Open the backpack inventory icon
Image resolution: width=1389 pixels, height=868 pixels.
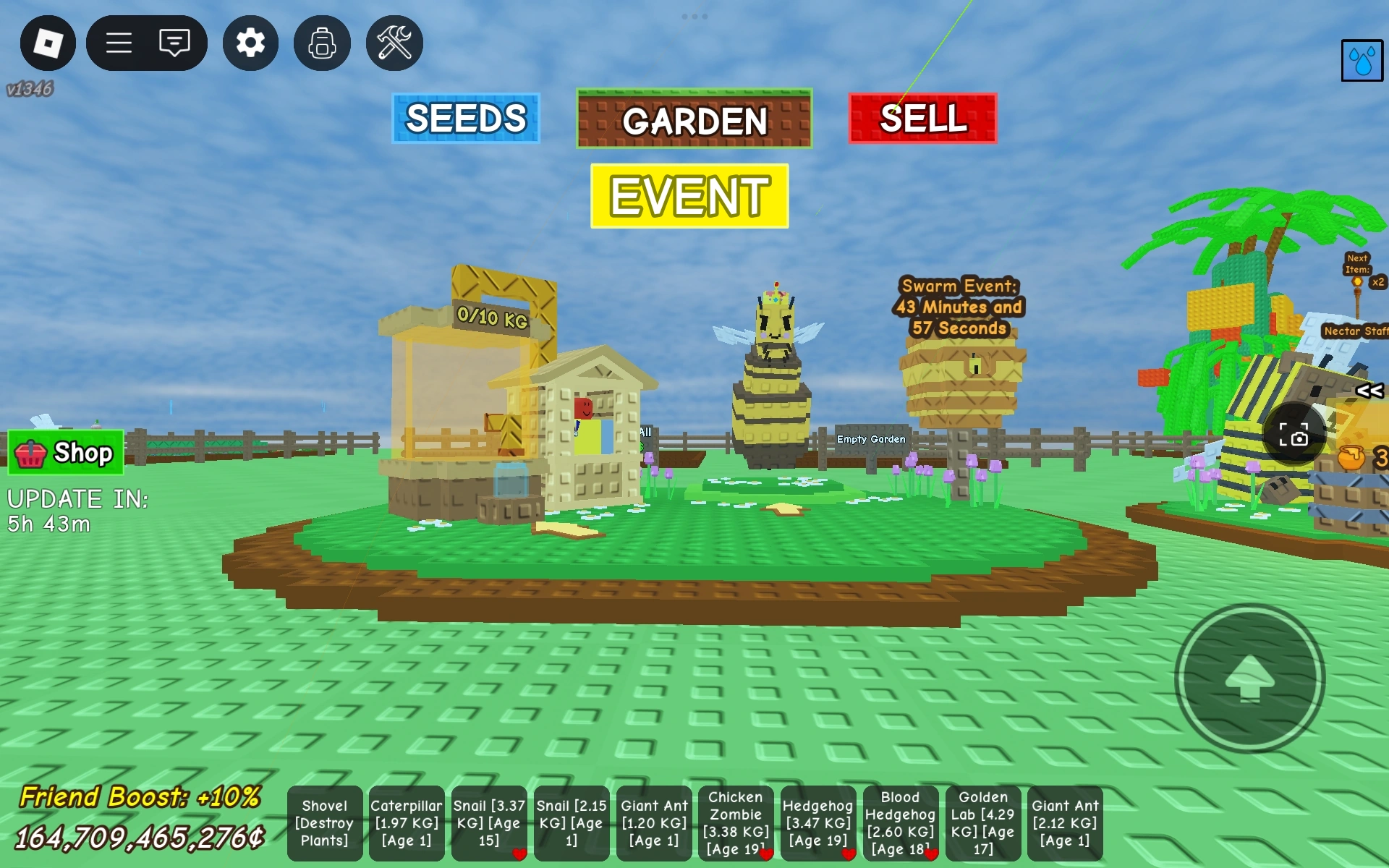[321, 43]
